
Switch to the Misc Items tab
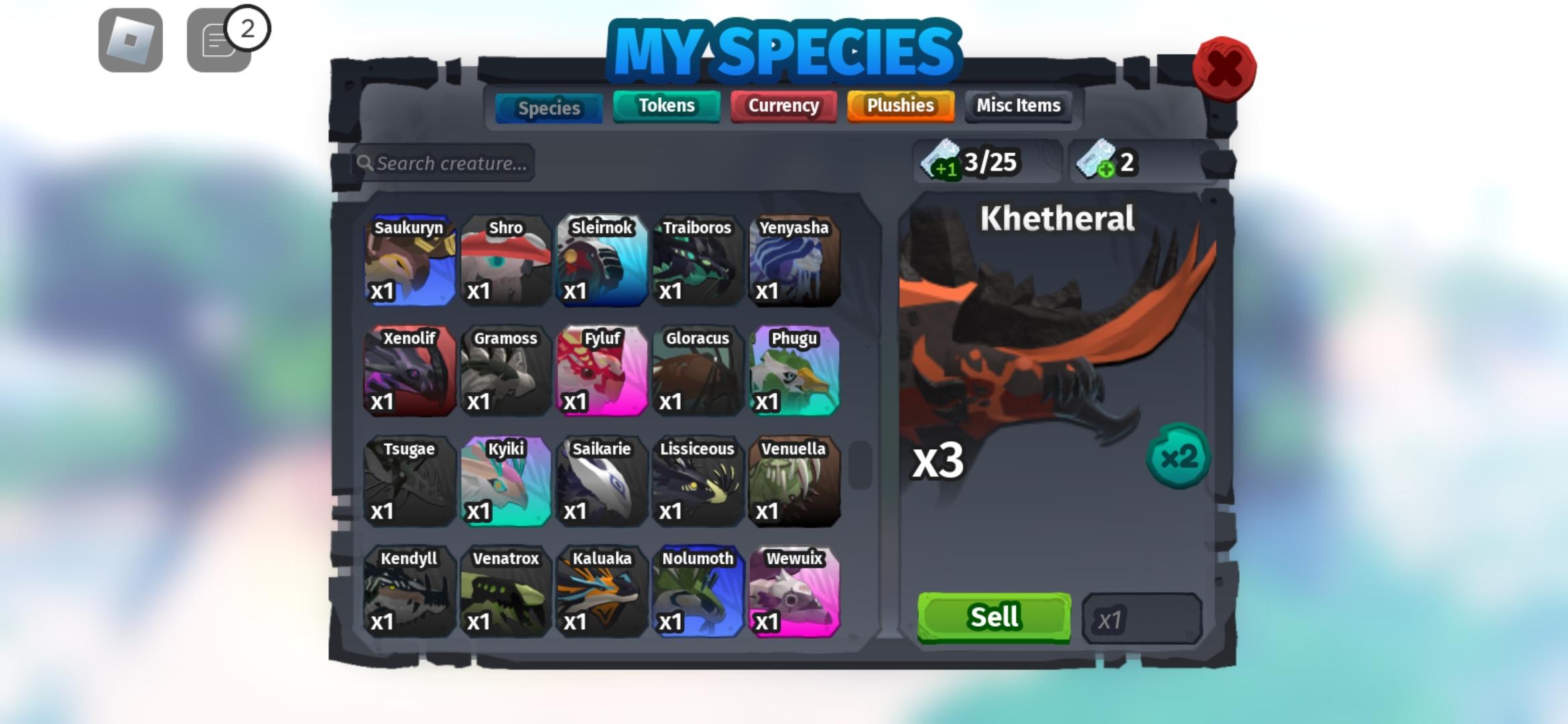[1017, 105]
